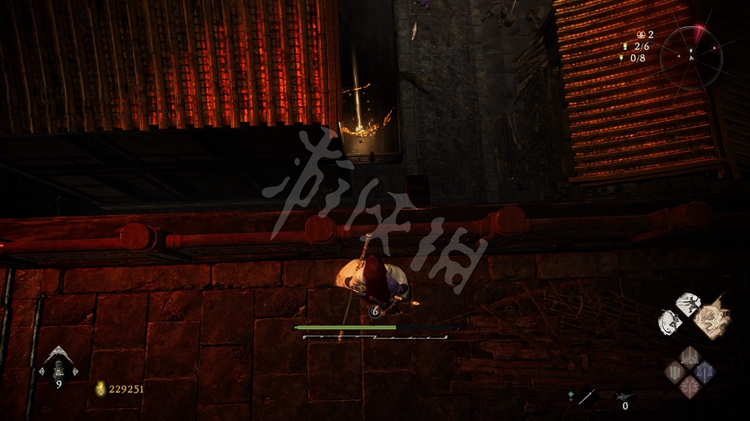Choose the white leaping-figure martial art icon
Image resolution: width=750 pixels, height=421 pixels.
[x=687, y=304]
